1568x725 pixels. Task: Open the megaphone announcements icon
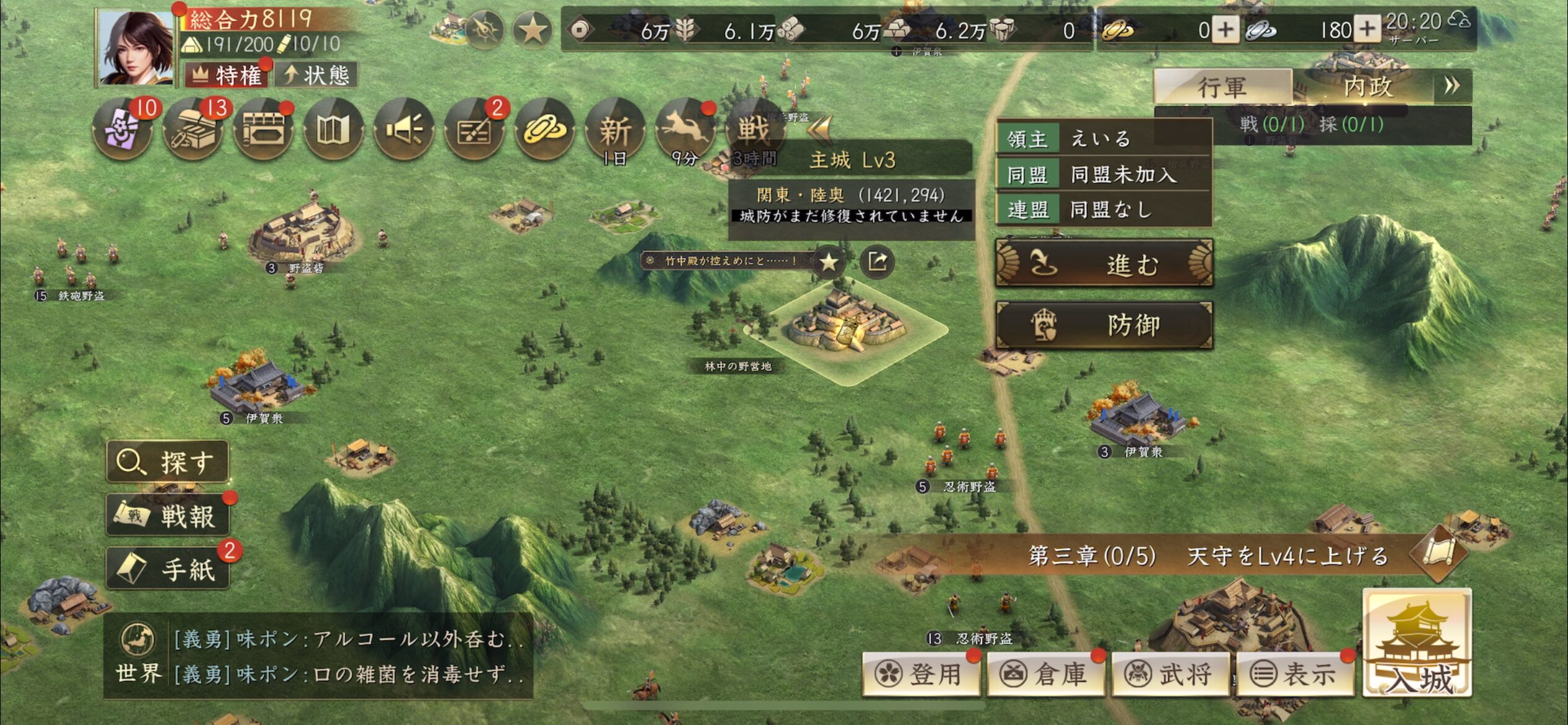coord(404,130)
